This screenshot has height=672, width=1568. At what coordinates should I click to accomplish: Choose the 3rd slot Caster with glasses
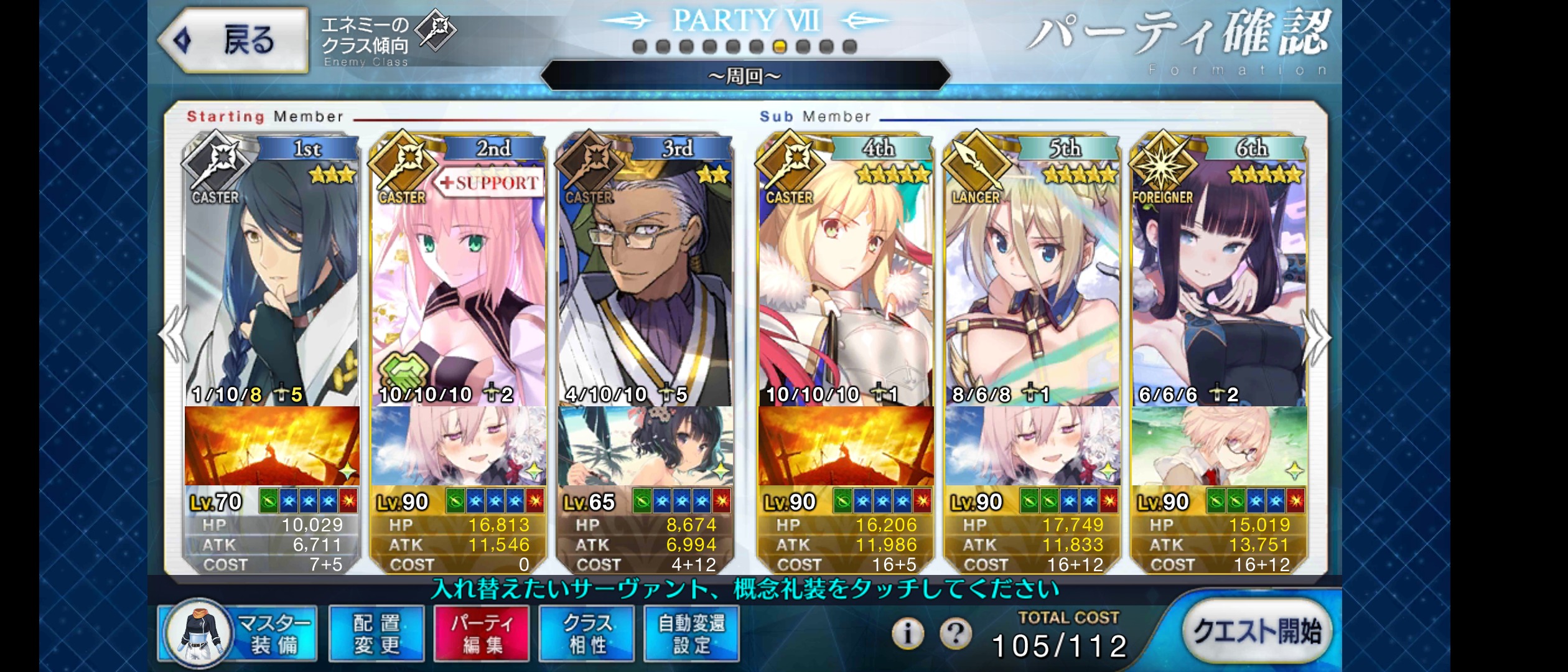click(x=645, y=280)
